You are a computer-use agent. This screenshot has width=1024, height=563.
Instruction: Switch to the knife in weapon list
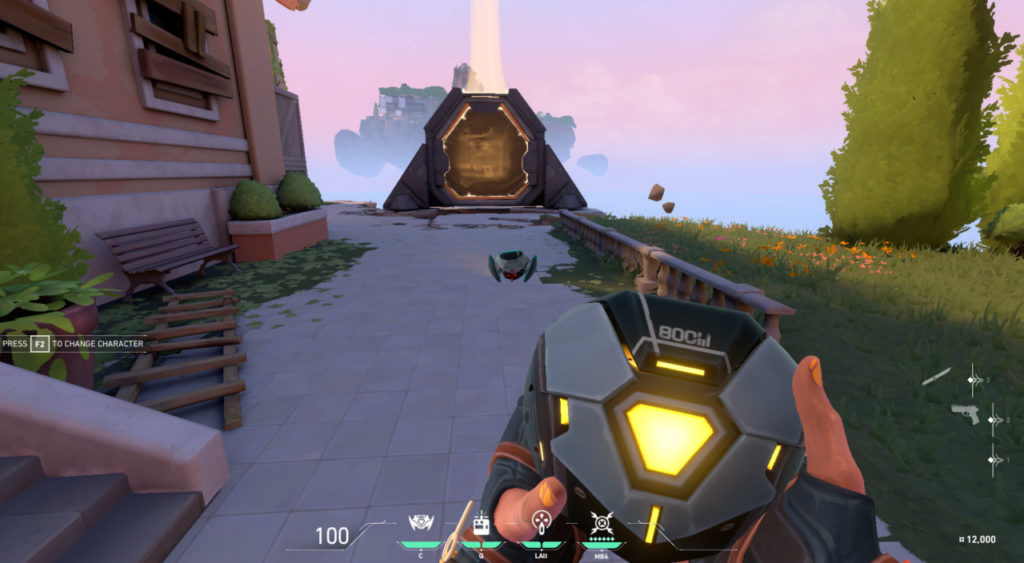pyautogui.click(x=937, y=376)
